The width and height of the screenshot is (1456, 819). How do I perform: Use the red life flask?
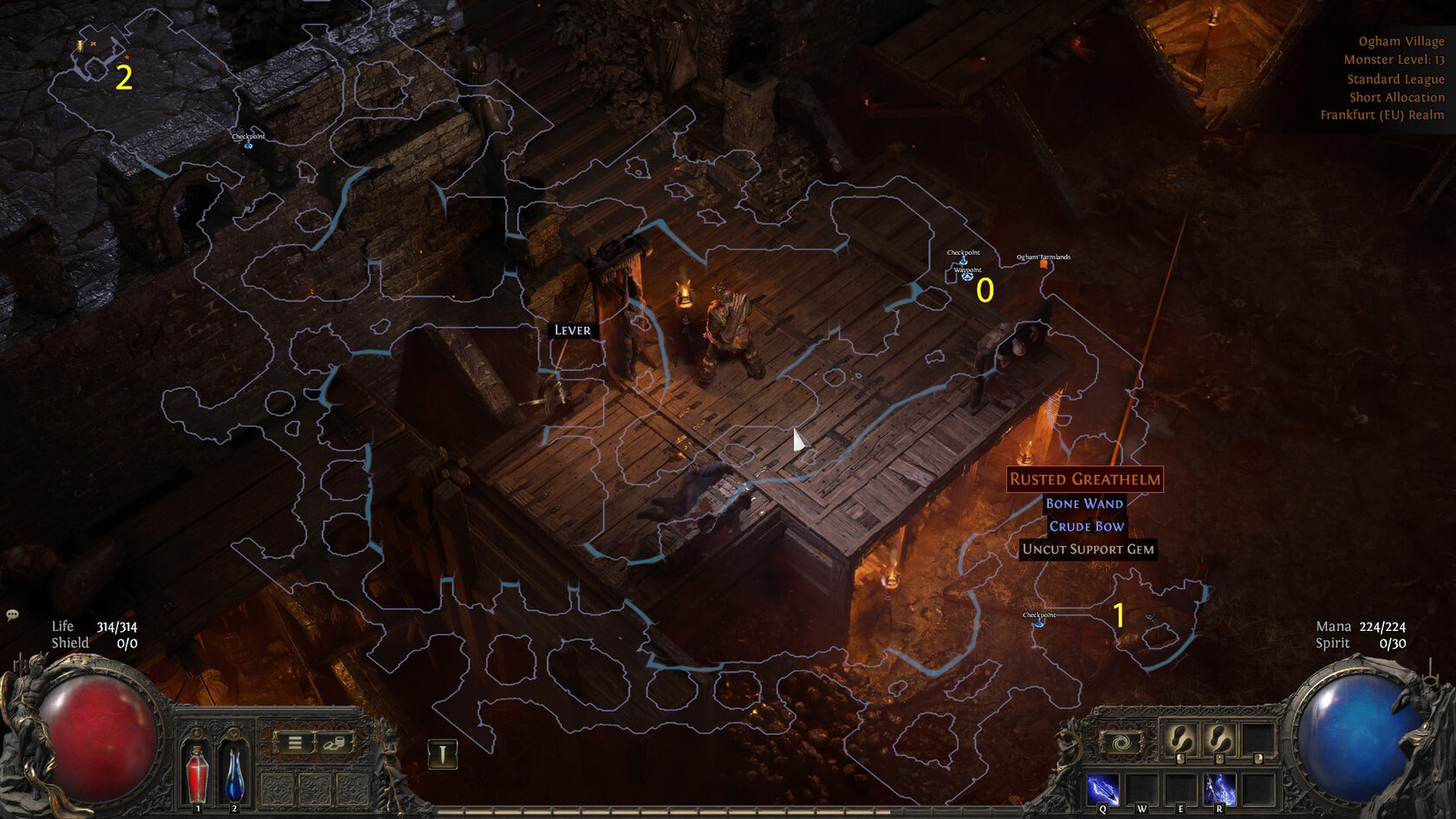pyautogui.click(x=198, y=774)
